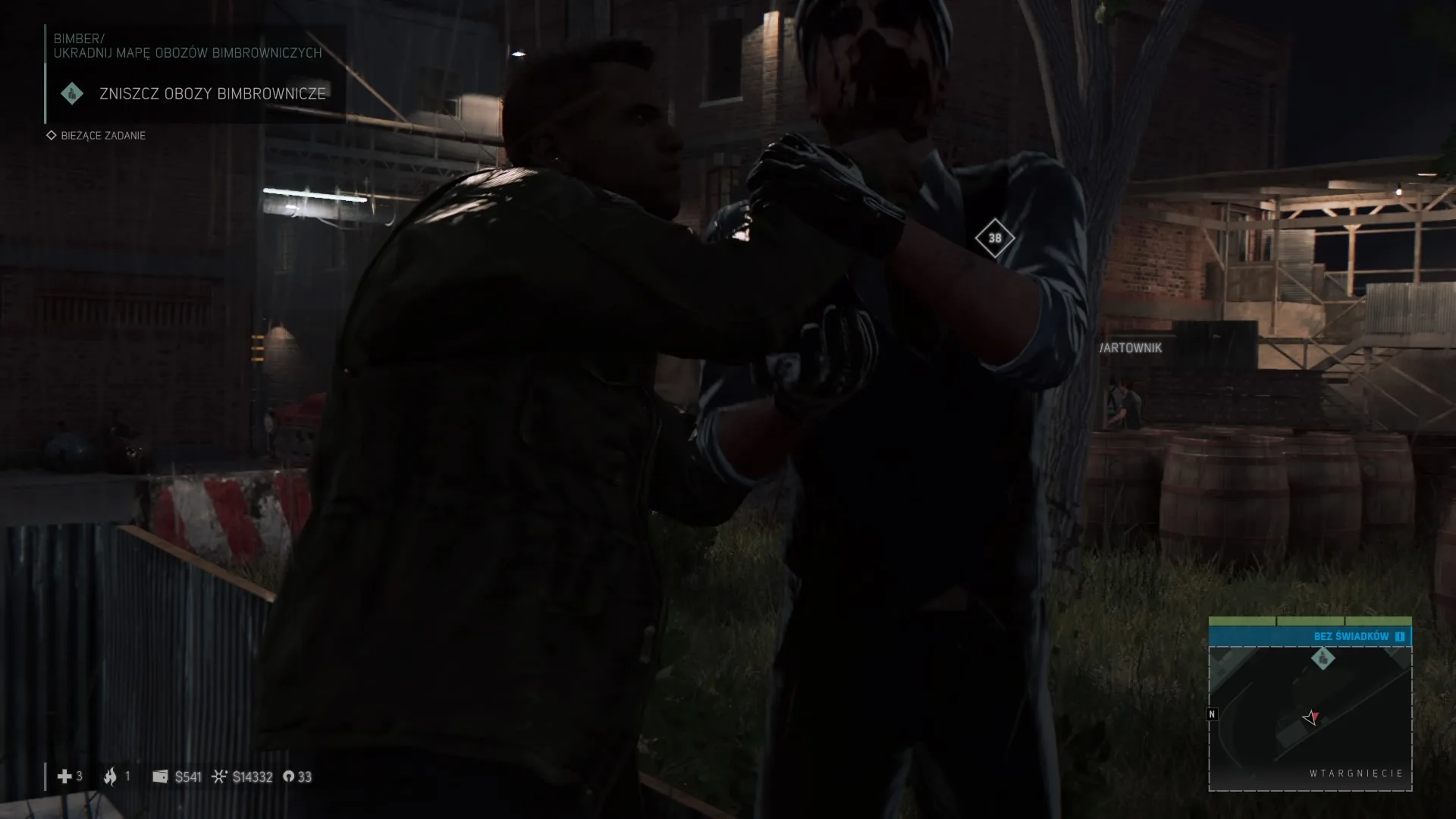This screenshot has height=819, width=1456.
Task: Expand the ZNISZCZ OBOZY BIMBROWNICZE objective entry
Action: coord(212,93)
